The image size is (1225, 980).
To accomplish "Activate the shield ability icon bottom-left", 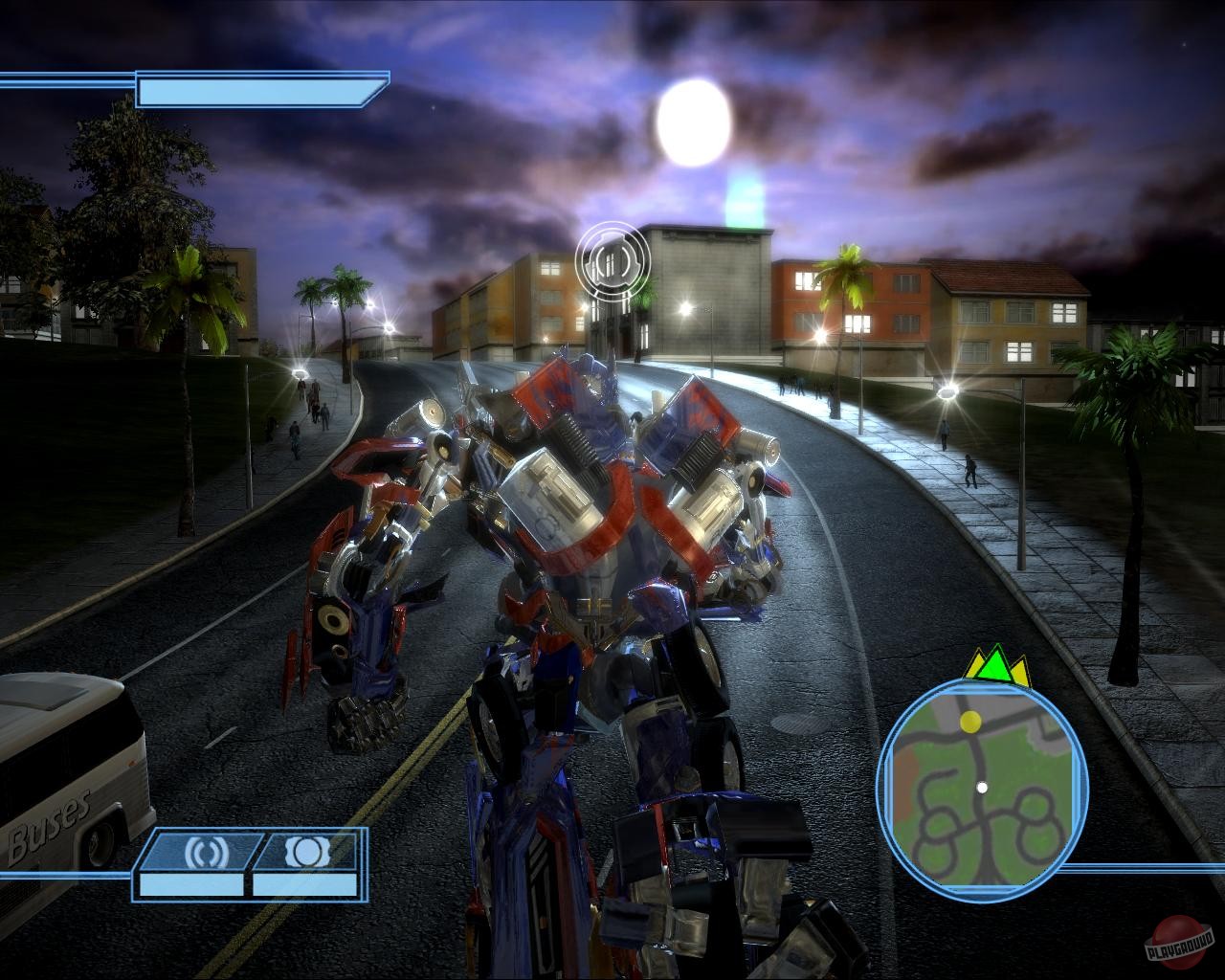I will click(305, 851).
